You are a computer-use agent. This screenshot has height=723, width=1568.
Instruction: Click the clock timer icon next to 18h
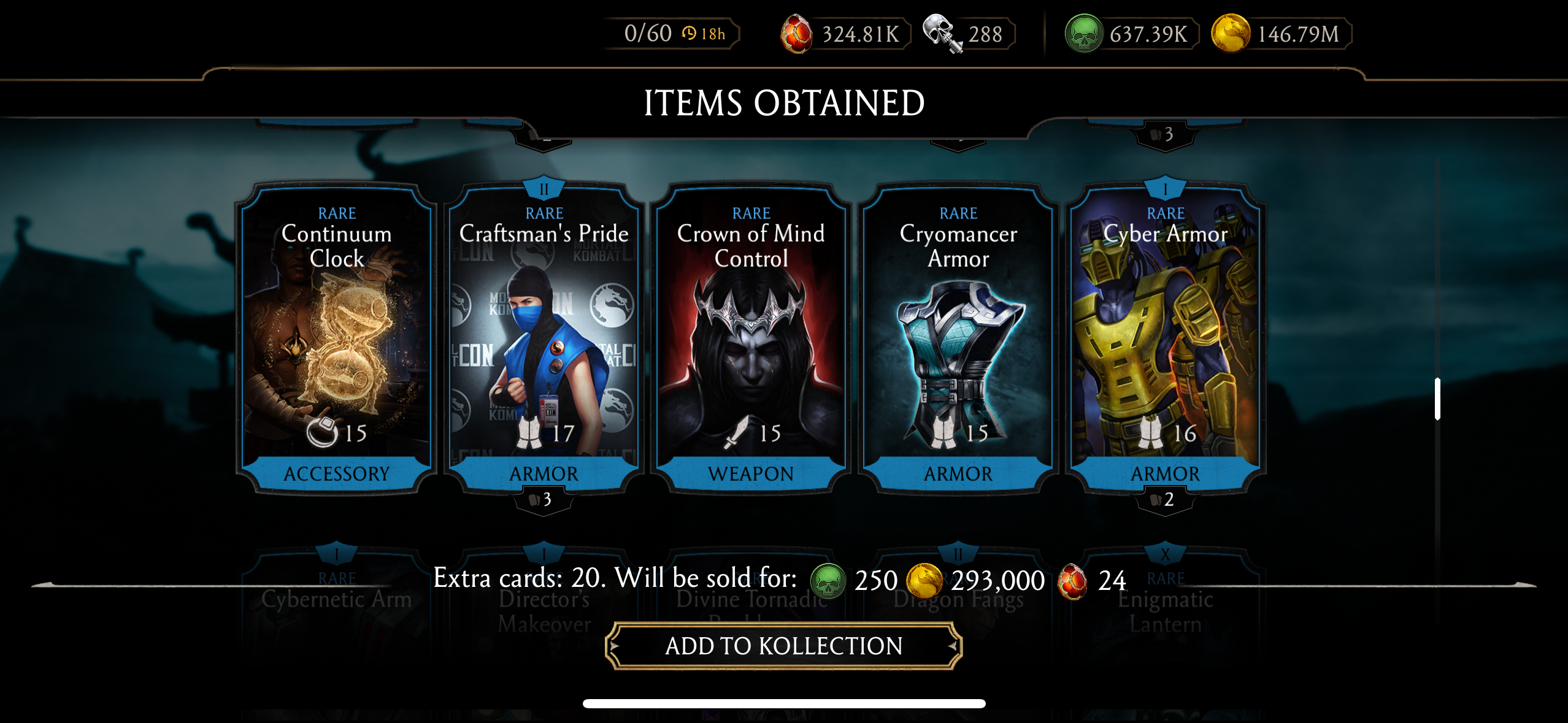tap(690, 34)
